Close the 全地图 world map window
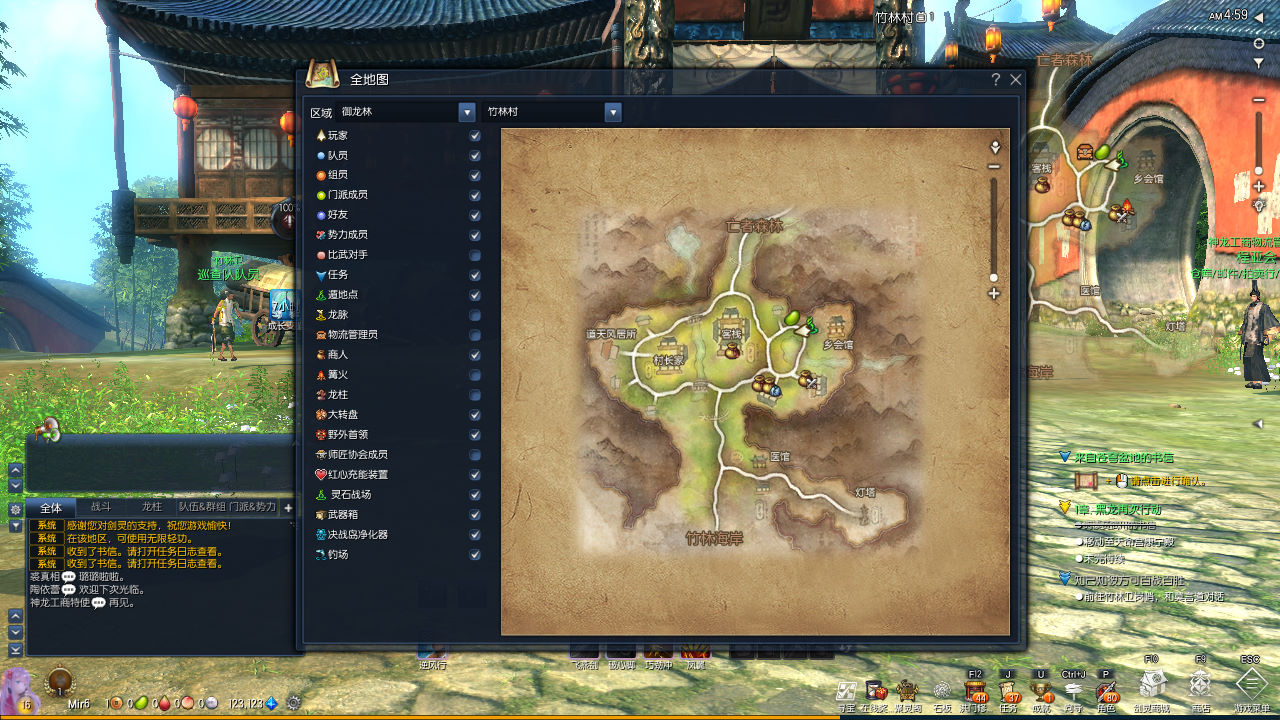Screen dimensions: 1280x720 pyautogui.click(x=1016, y=80)
